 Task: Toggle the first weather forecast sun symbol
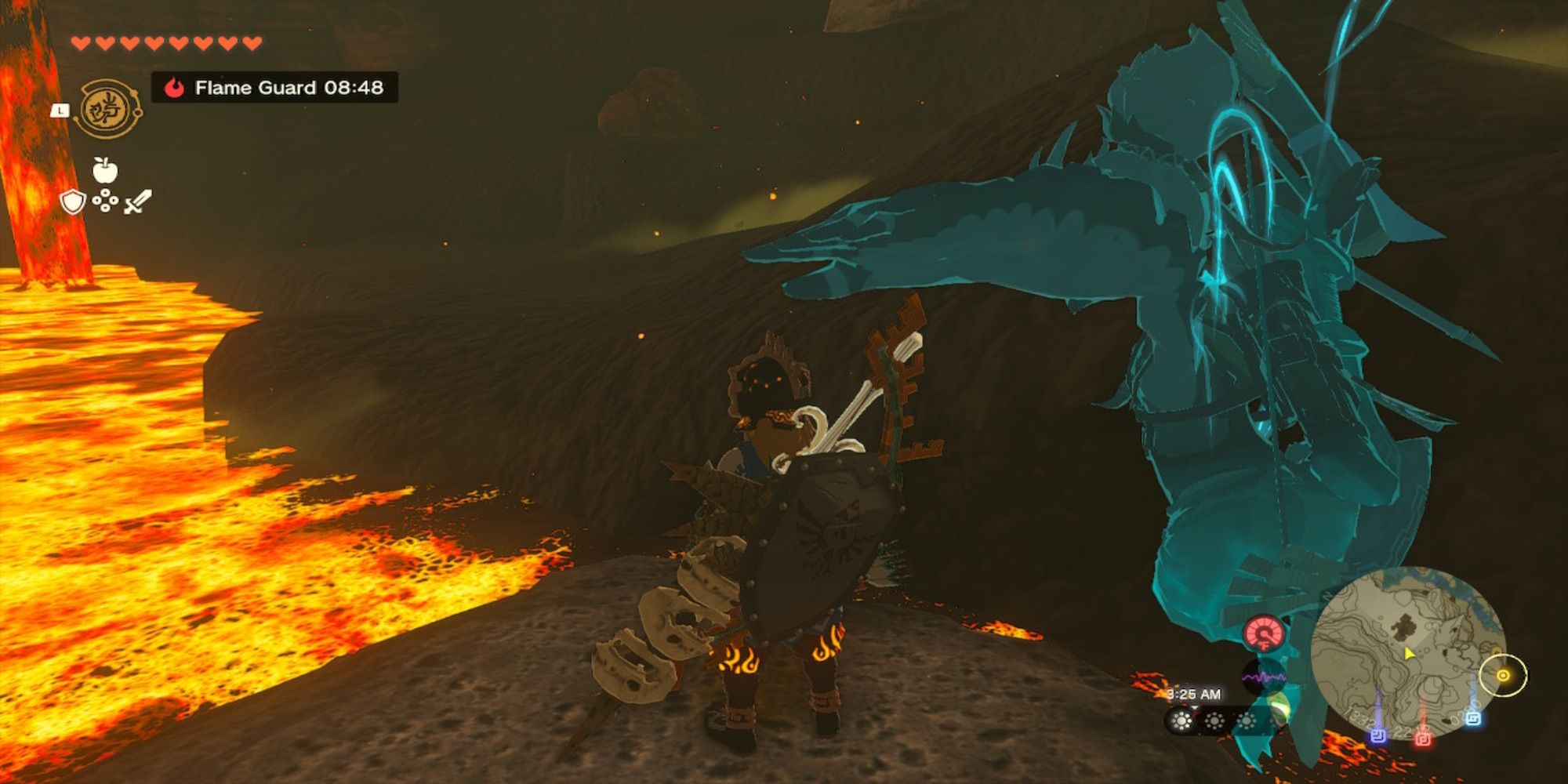coord(1181,721)
